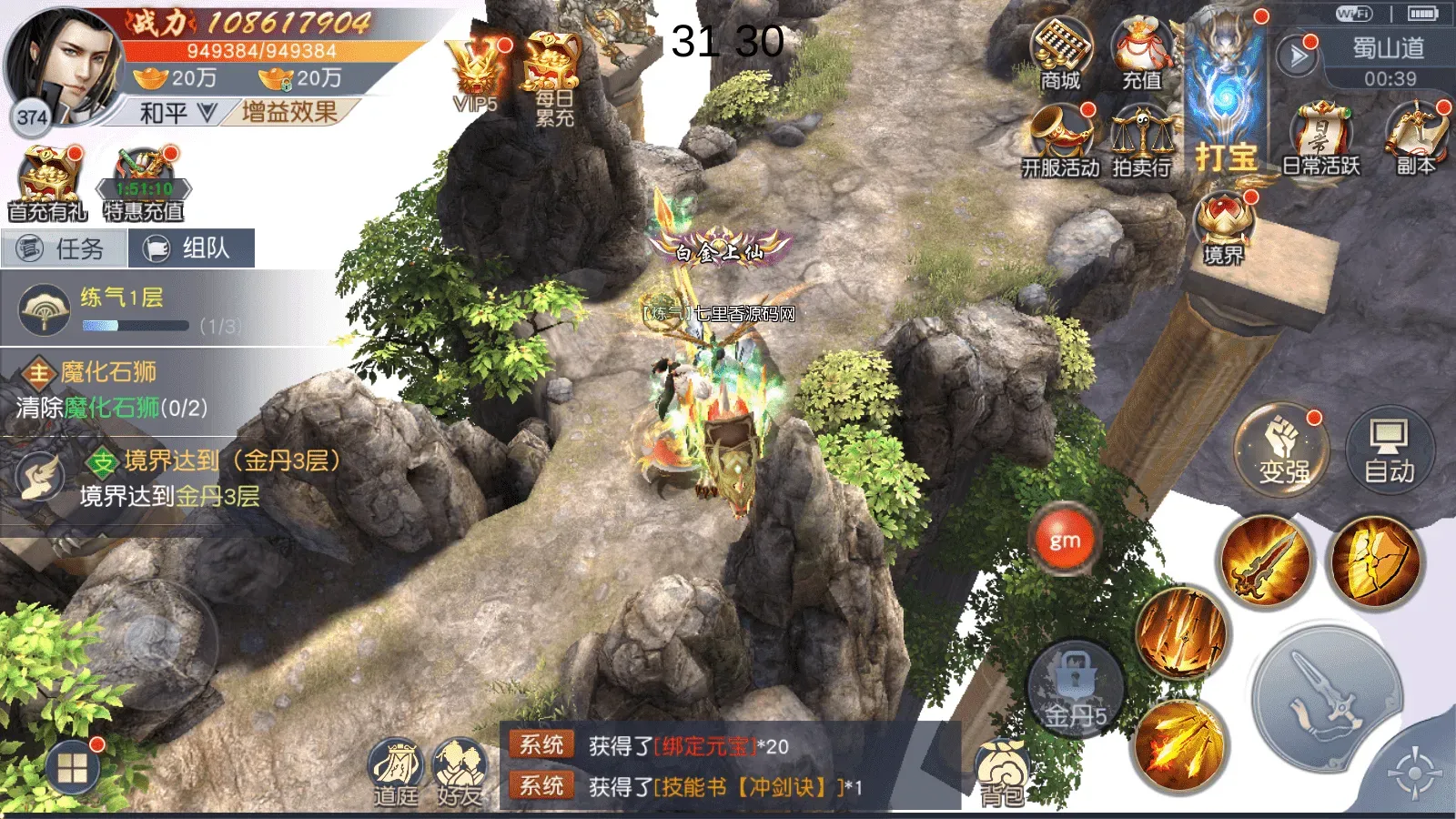The image size is (1456, 819).
Task: Open 日常活跃 daily activity
Action: point(1320,138)
